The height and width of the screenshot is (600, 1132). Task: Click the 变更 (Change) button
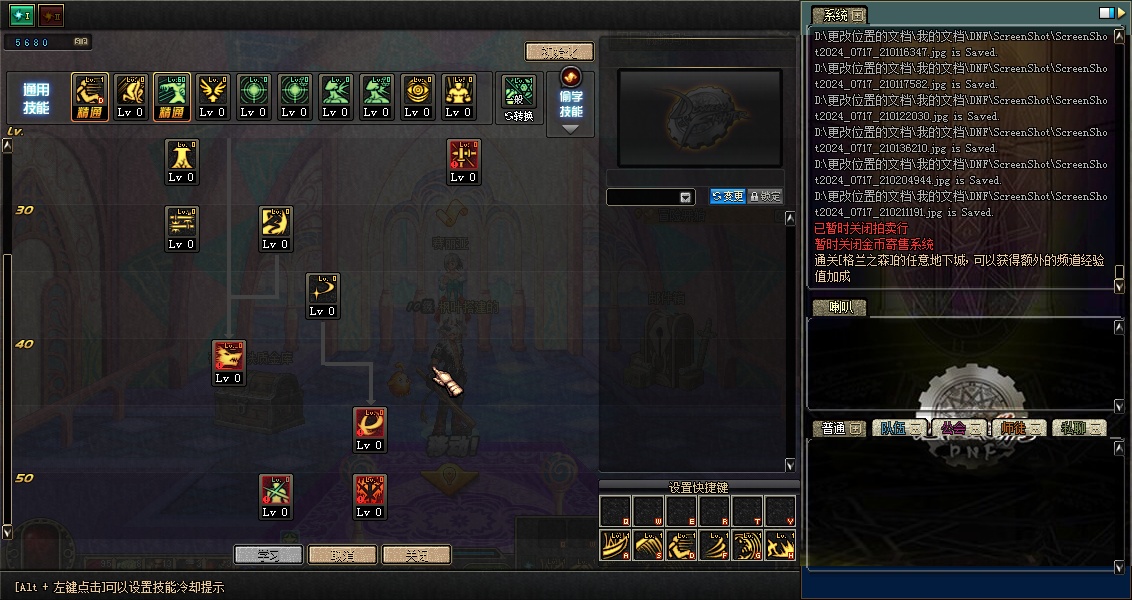pos(727,197)
